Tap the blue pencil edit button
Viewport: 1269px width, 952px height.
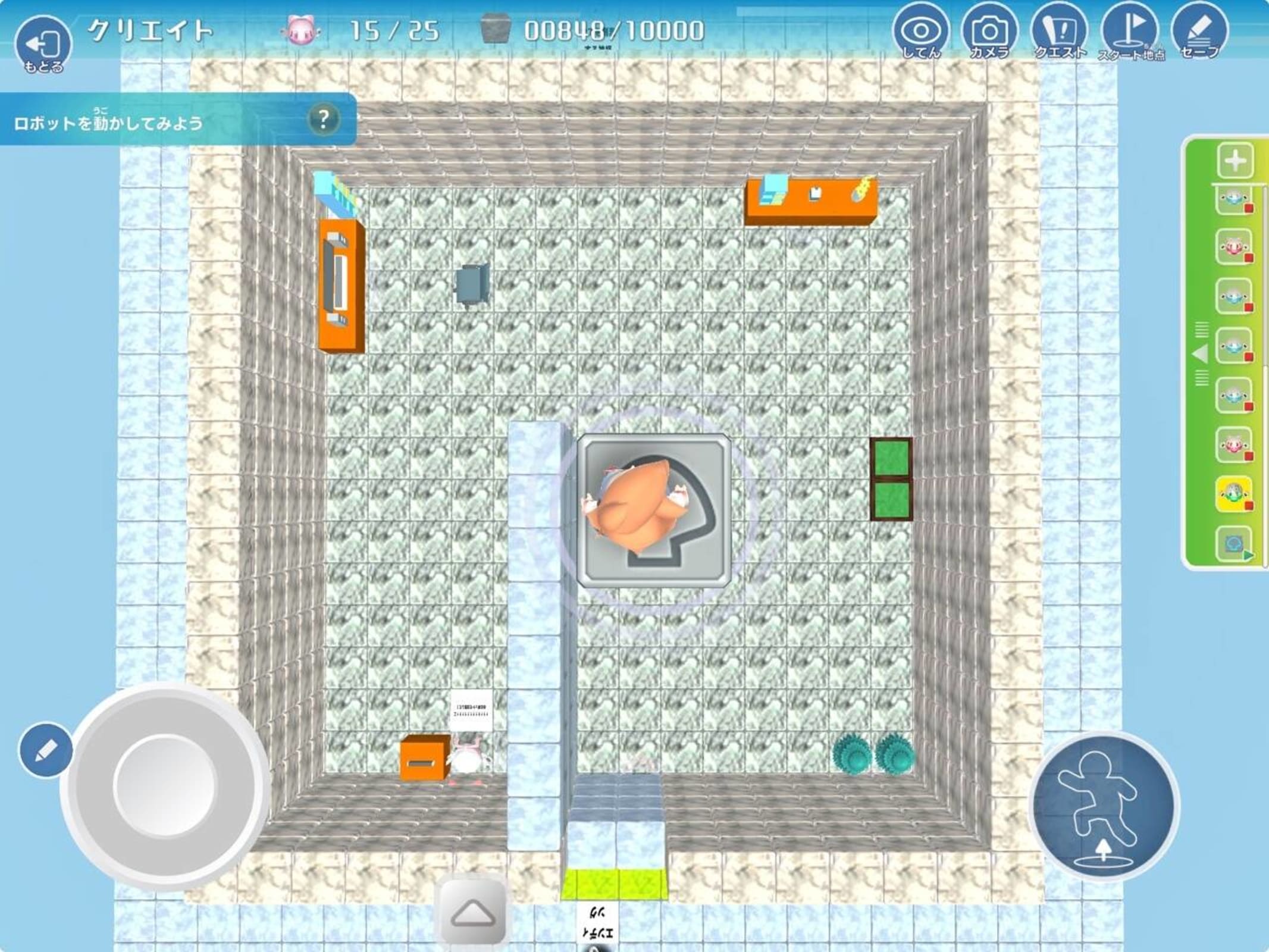coord(45,750)
